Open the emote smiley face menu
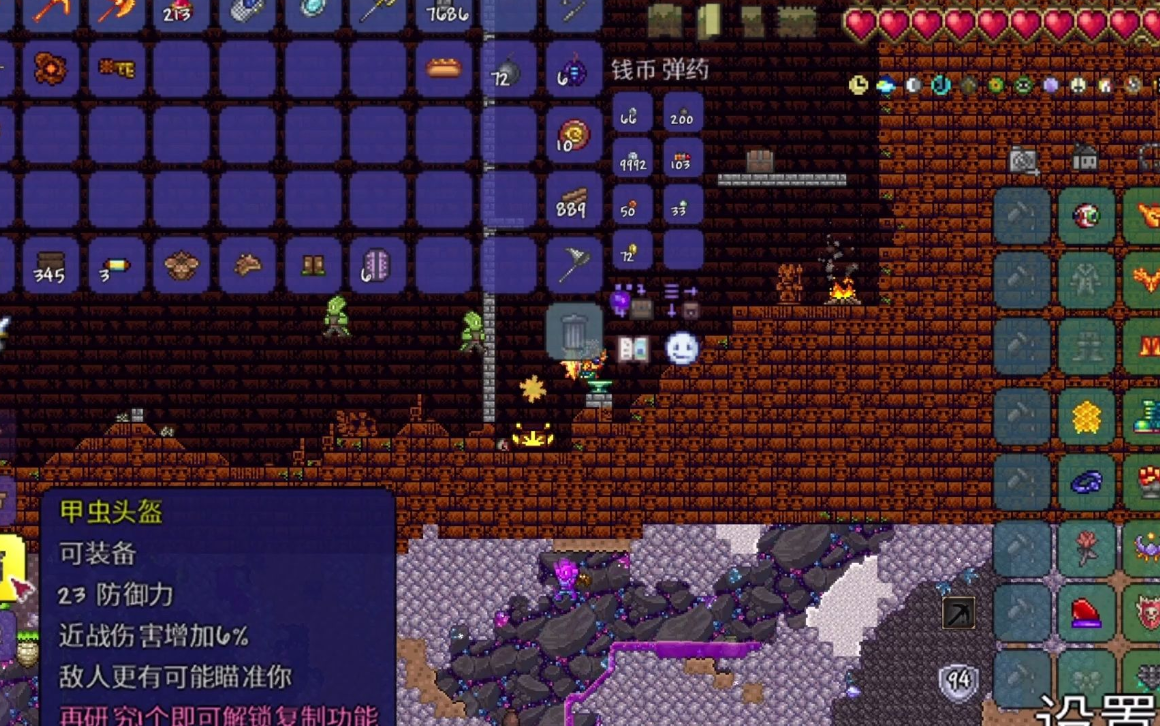 682,348
